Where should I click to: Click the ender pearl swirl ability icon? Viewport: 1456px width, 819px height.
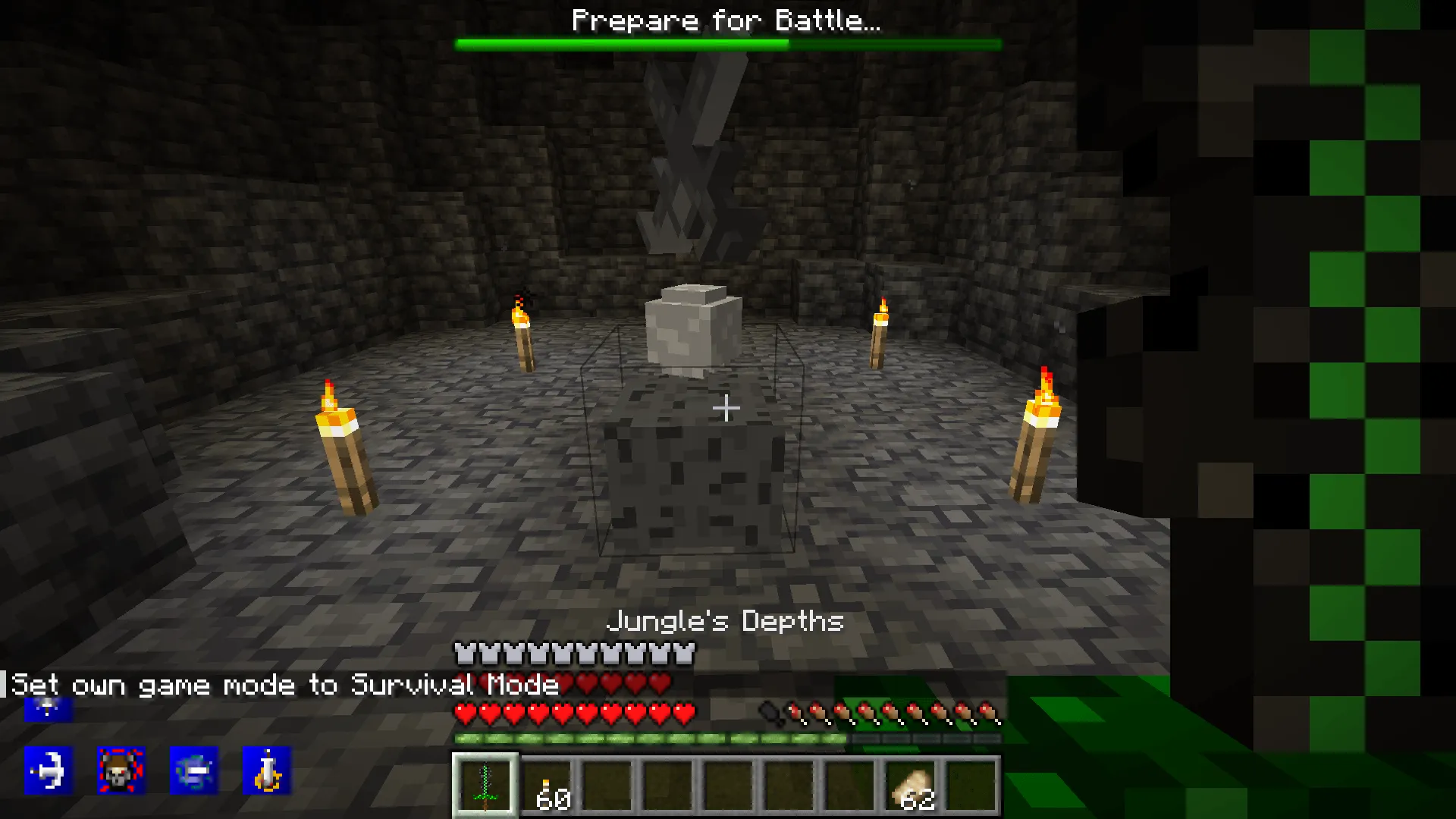point(193,770)
